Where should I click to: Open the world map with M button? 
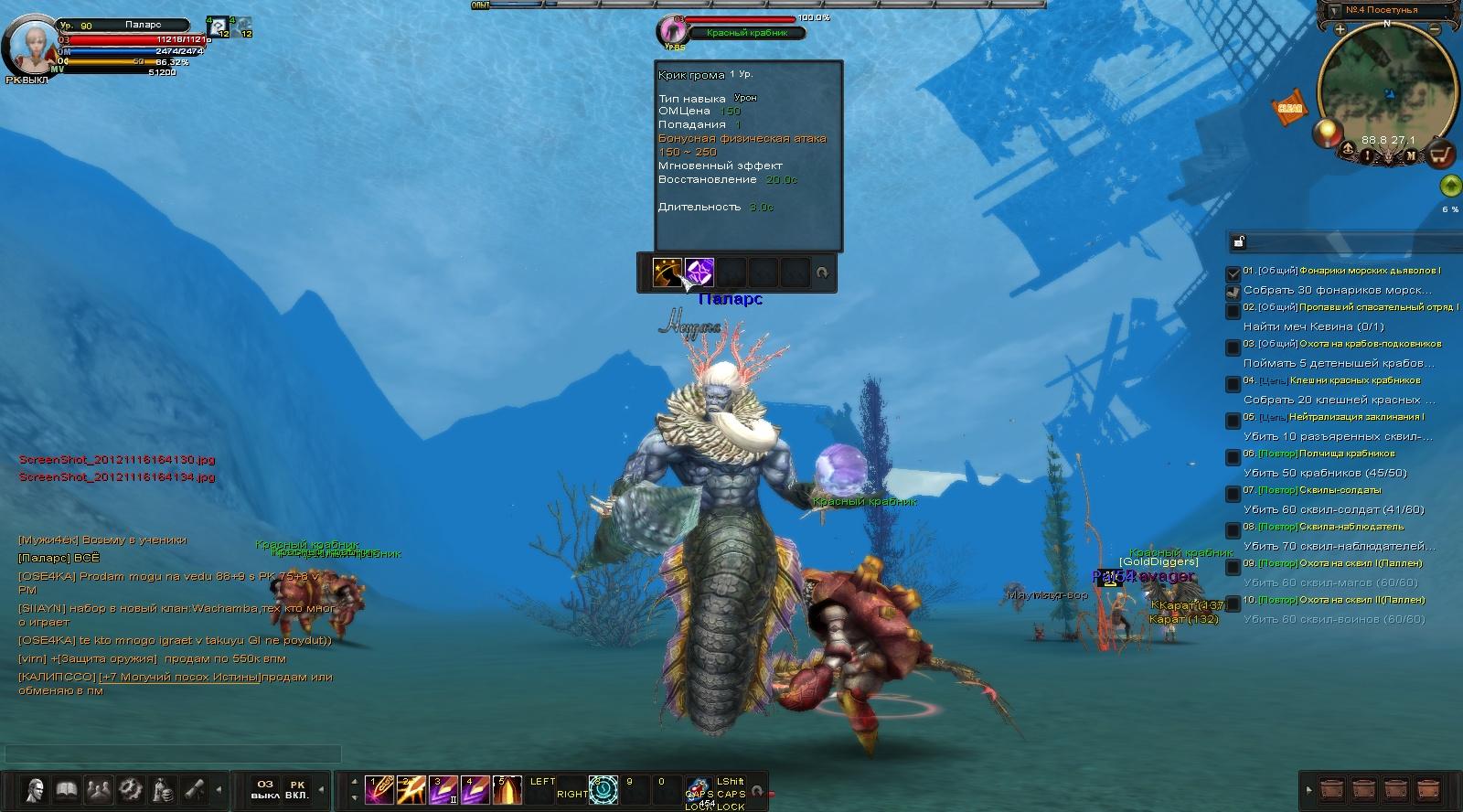1411,155
